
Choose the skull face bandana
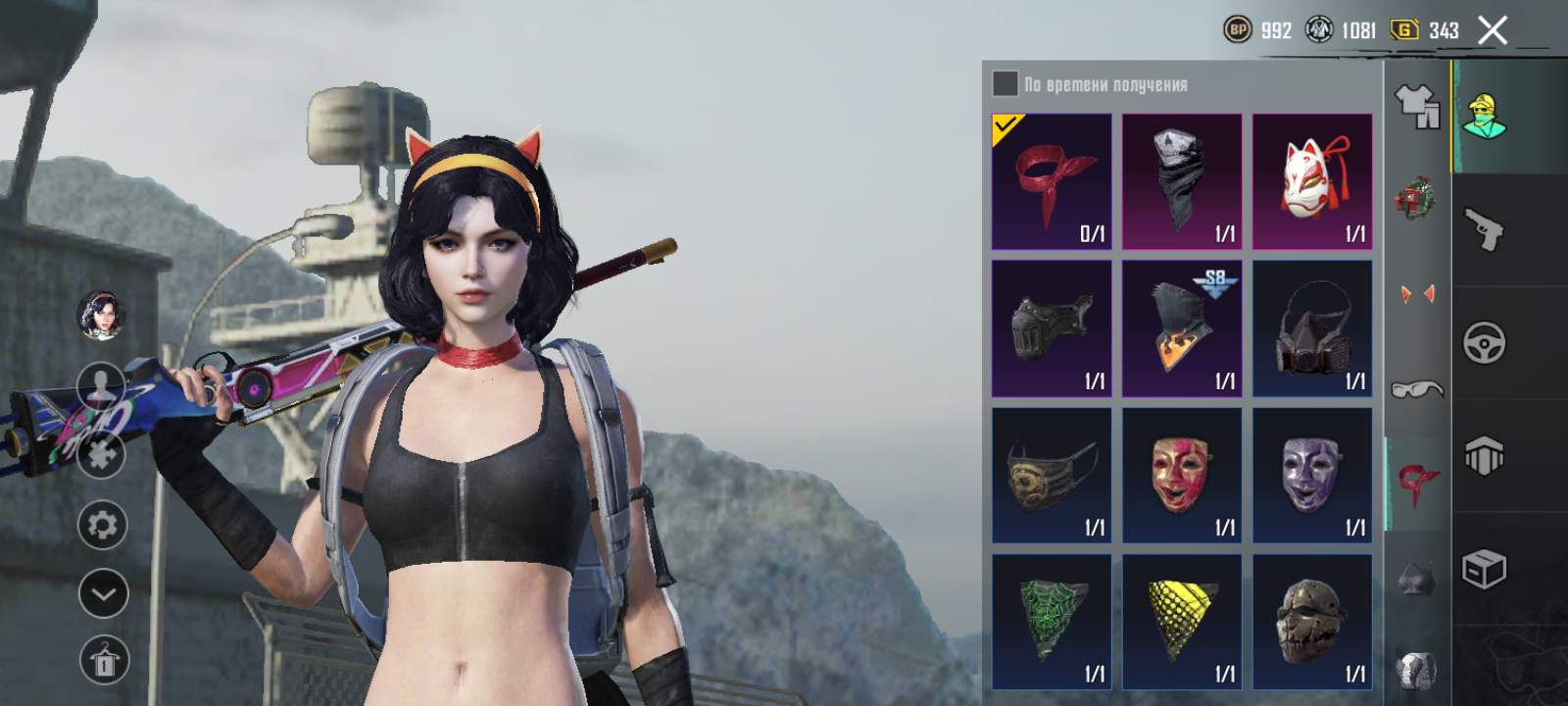tap(1182, 181)
